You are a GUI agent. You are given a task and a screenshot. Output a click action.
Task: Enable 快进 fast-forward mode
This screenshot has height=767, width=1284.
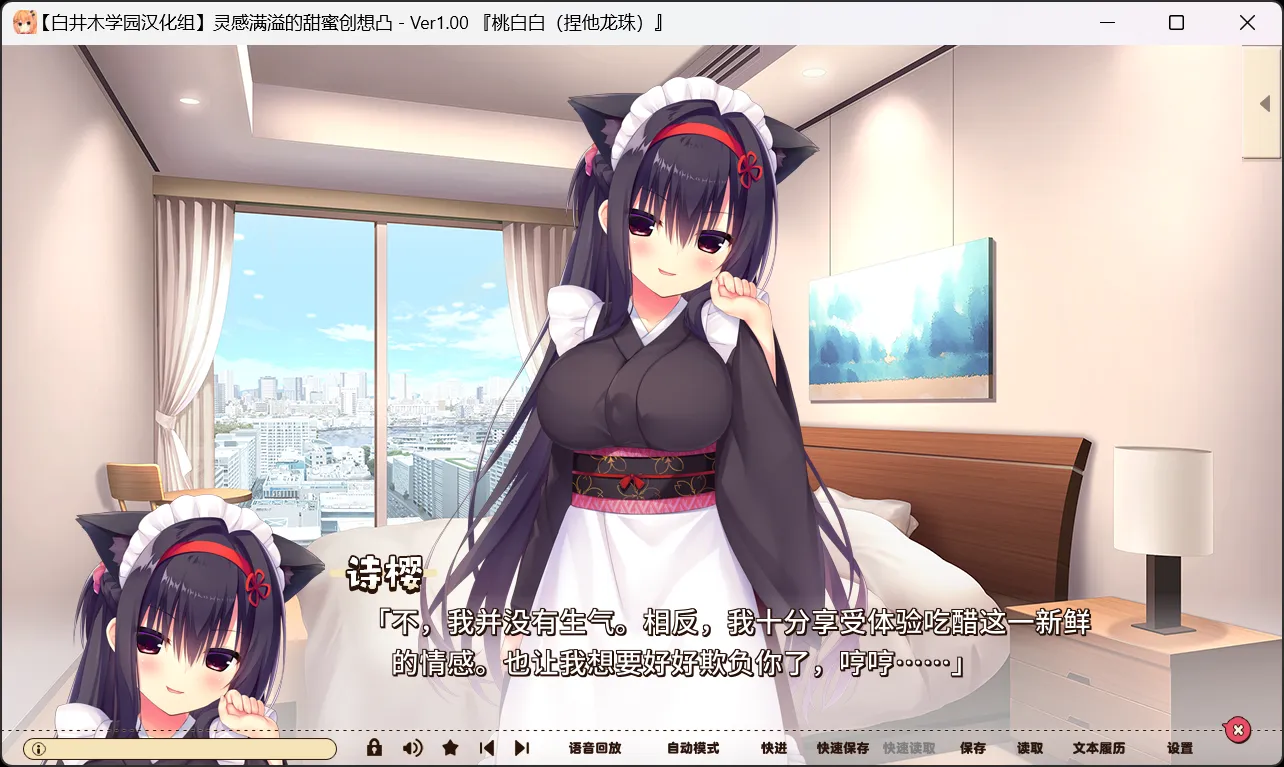pyautogui.click(x=773, y=747)
